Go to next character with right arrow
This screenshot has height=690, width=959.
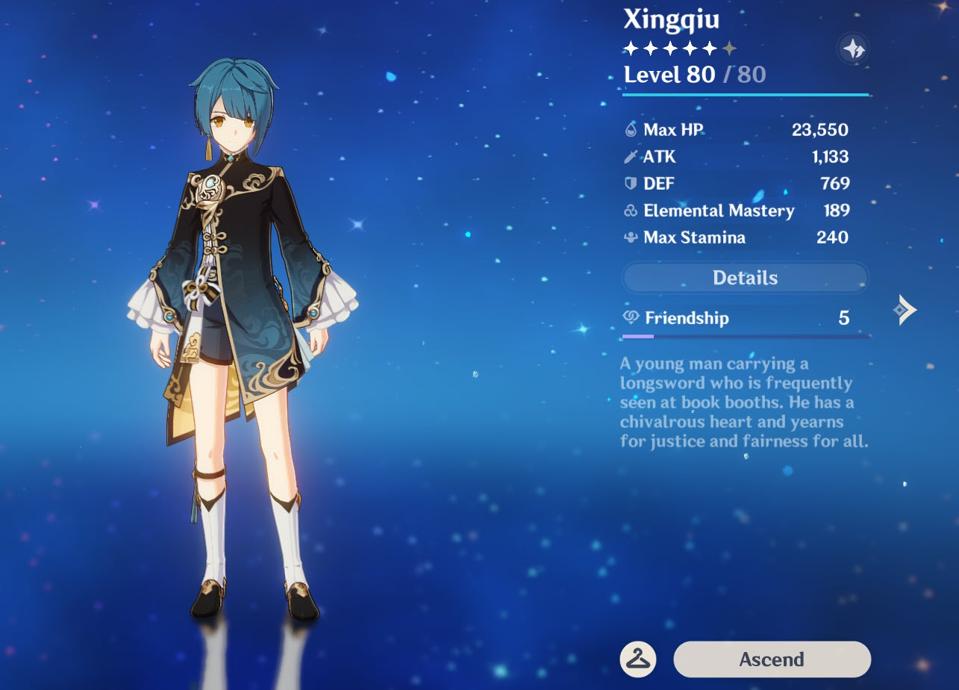[904, 310]
